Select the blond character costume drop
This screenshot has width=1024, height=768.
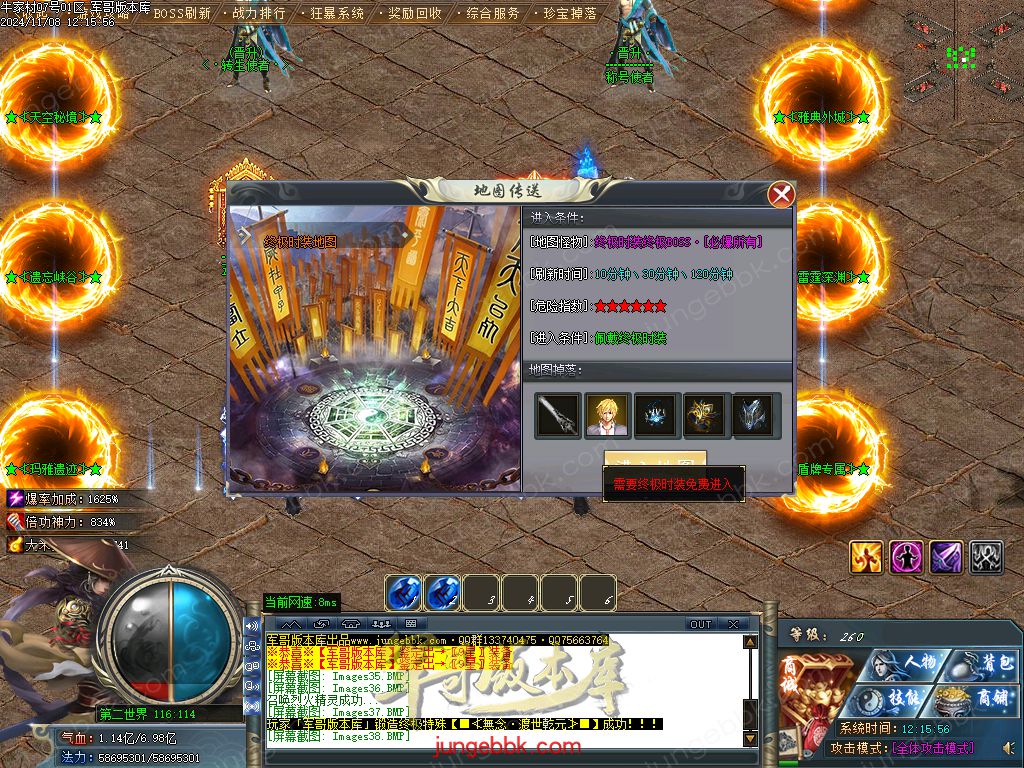[607, 415]
